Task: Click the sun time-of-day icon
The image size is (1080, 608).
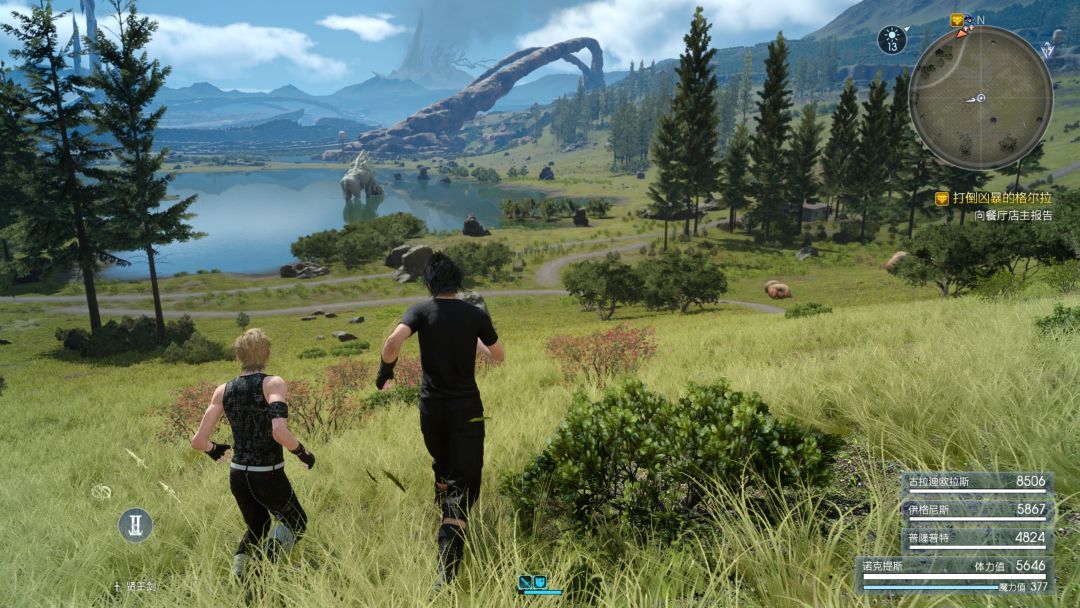Action: pyautogui.click(x=892, y=40)
